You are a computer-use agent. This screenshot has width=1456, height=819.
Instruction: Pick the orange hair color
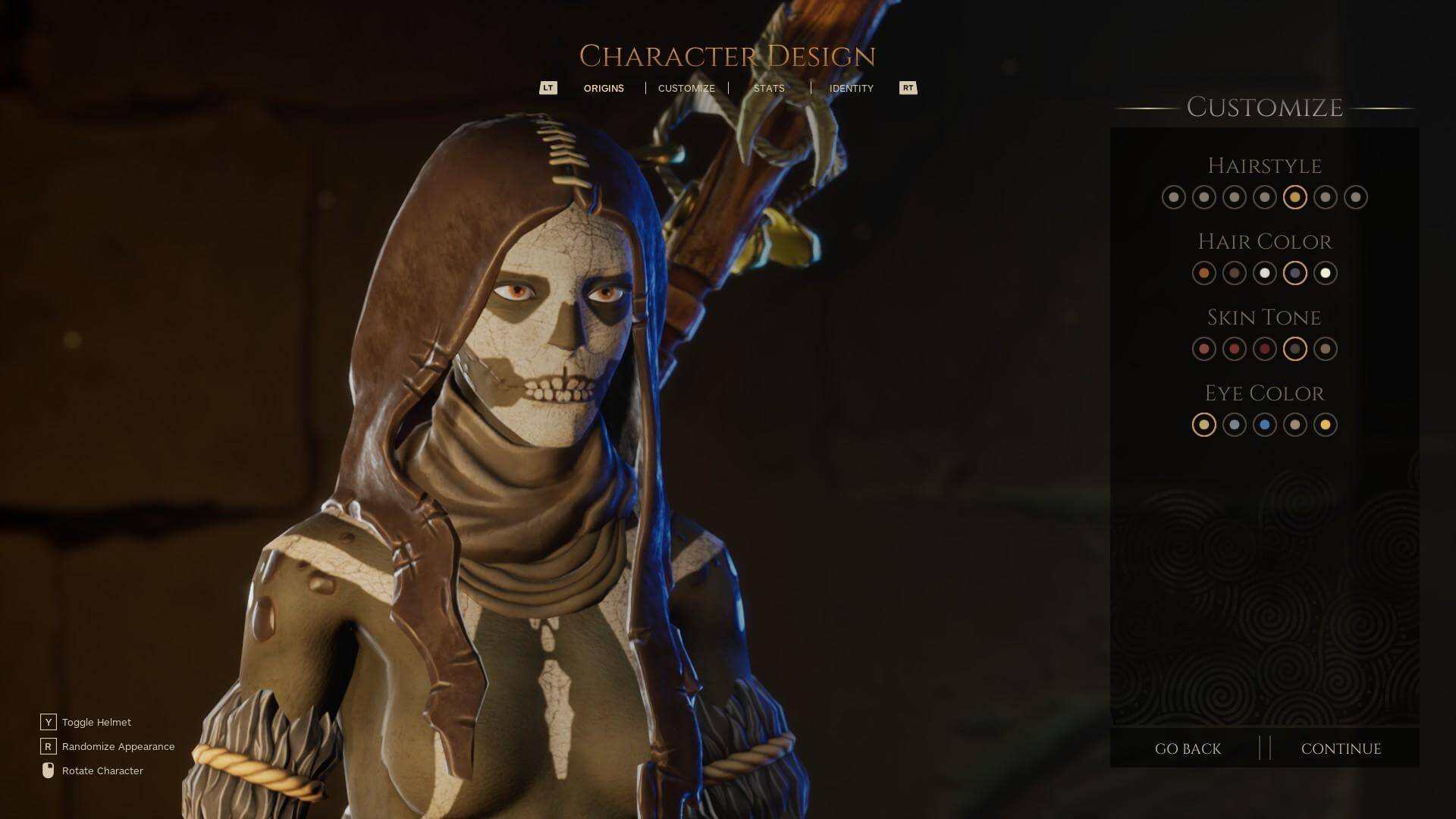pyautogui.click(x=1203, y=273)
